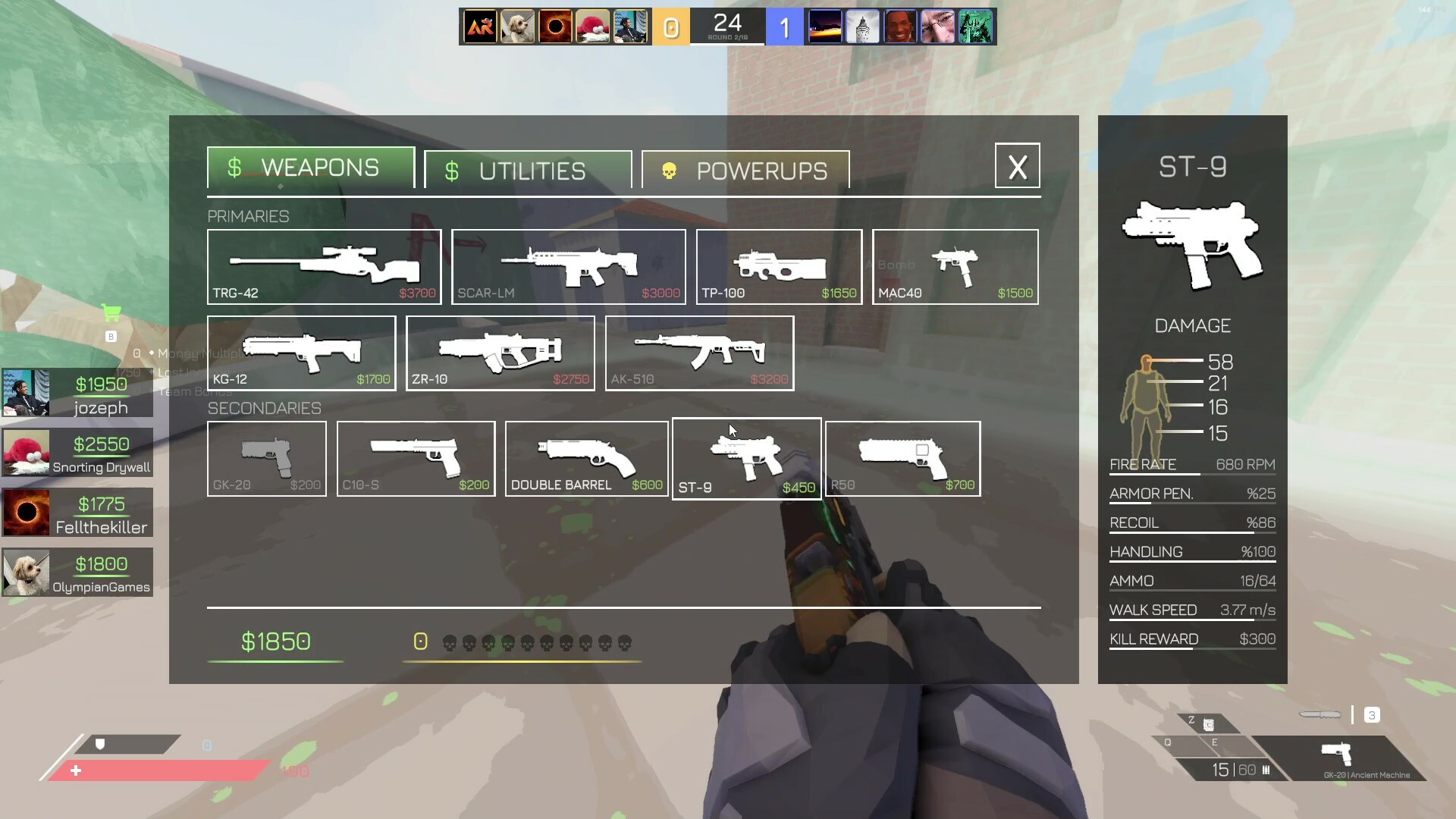This screenshot has height=819, width=1456.
Task: Select the GK-20 pistol
Action: click(266, 458)
